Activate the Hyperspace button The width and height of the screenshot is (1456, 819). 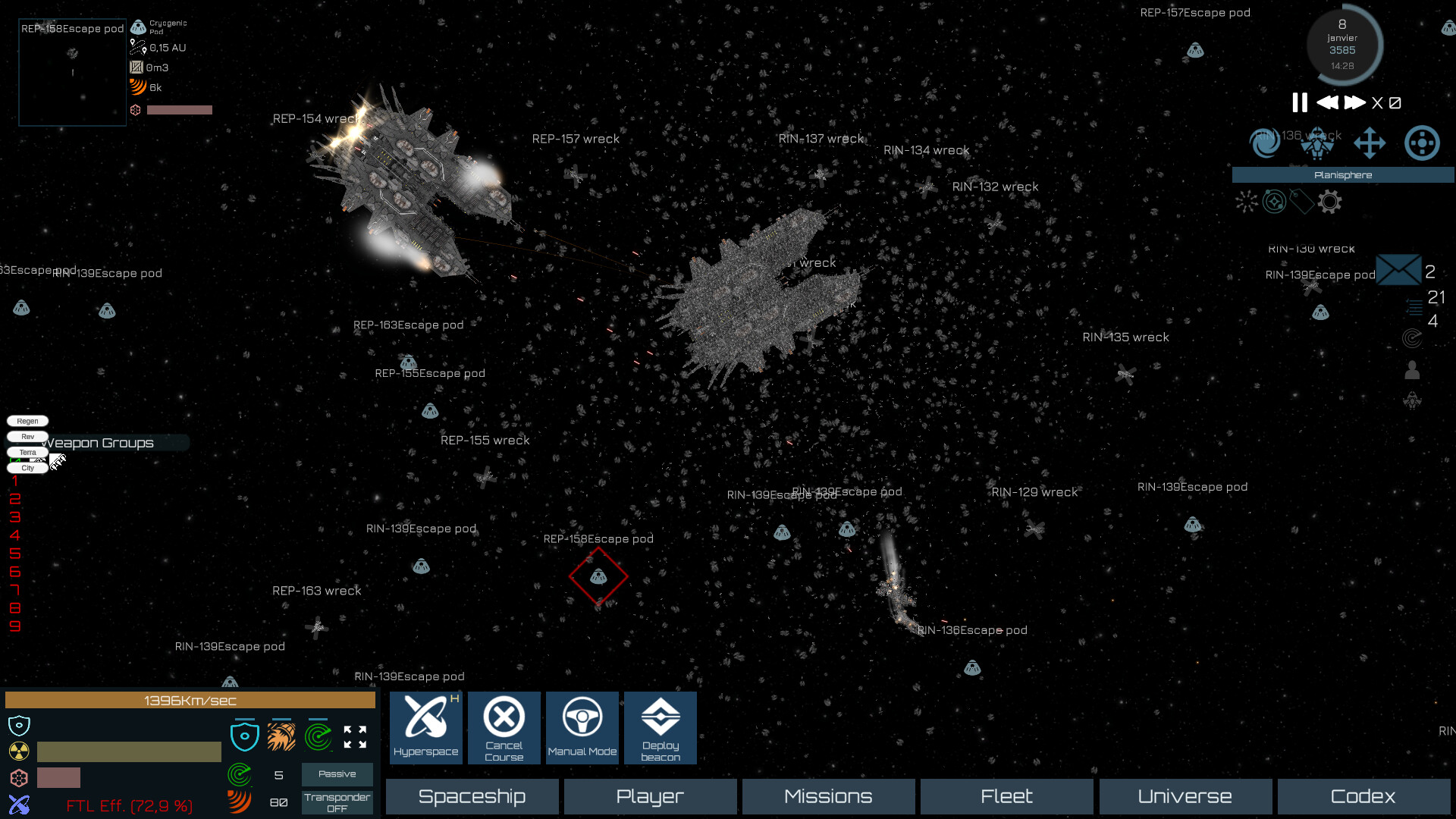(425, 727)
